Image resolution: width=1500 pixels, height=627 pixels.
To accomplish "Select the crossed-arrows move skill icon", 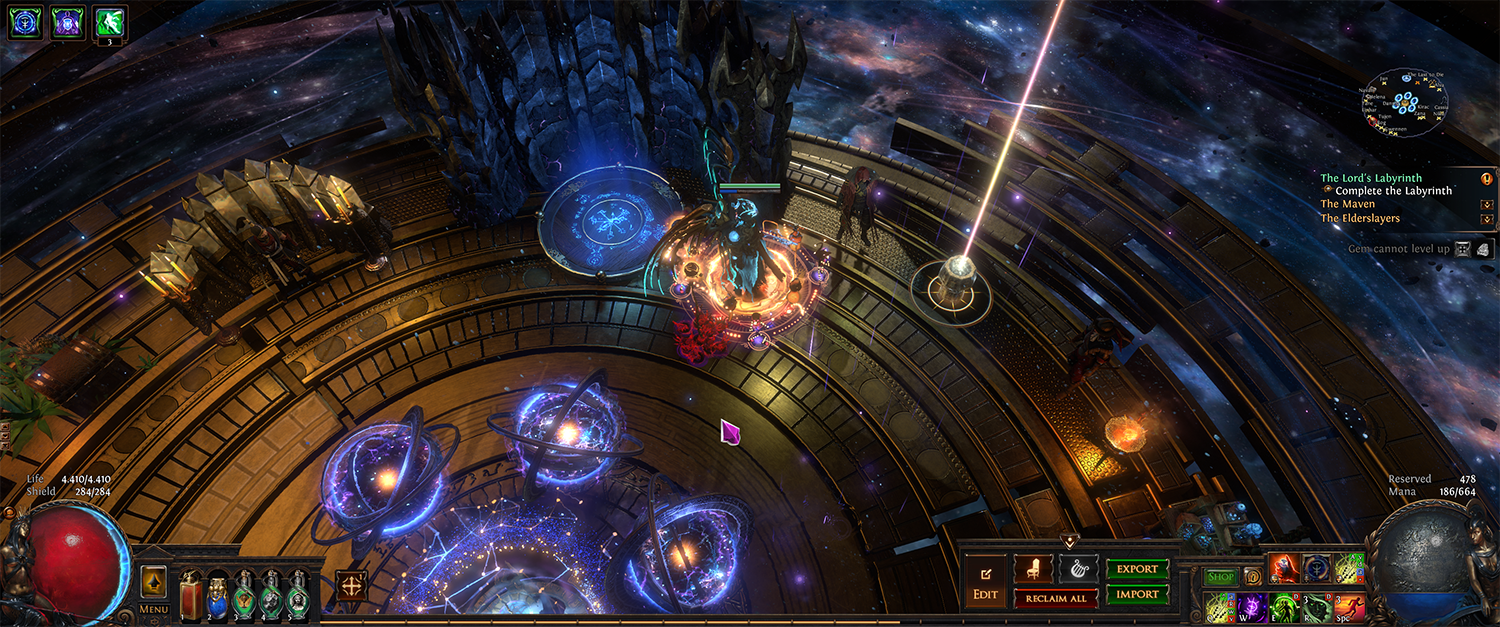I will (x=352, y=585).
